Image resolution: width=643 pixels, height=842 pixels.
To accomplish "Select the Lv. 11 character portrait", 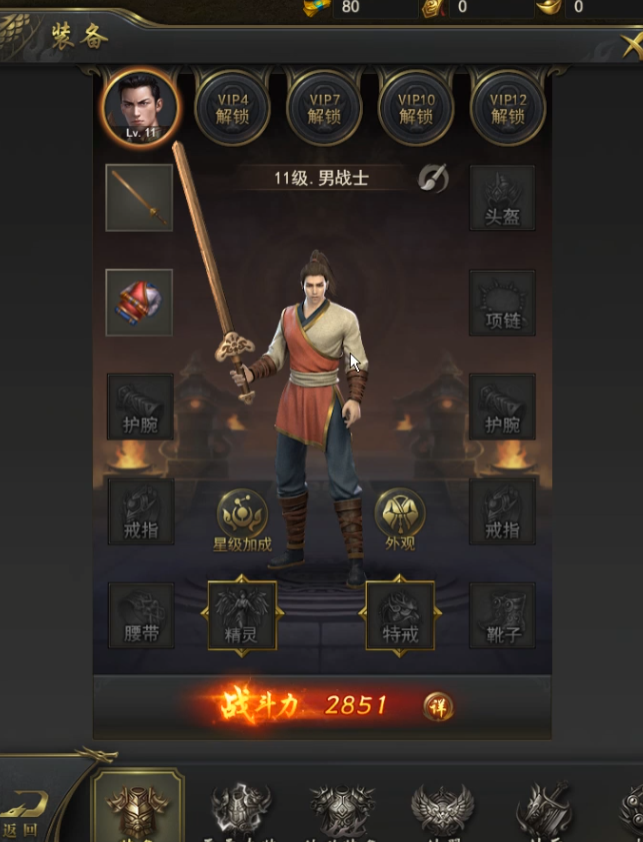I will [141, 107].
